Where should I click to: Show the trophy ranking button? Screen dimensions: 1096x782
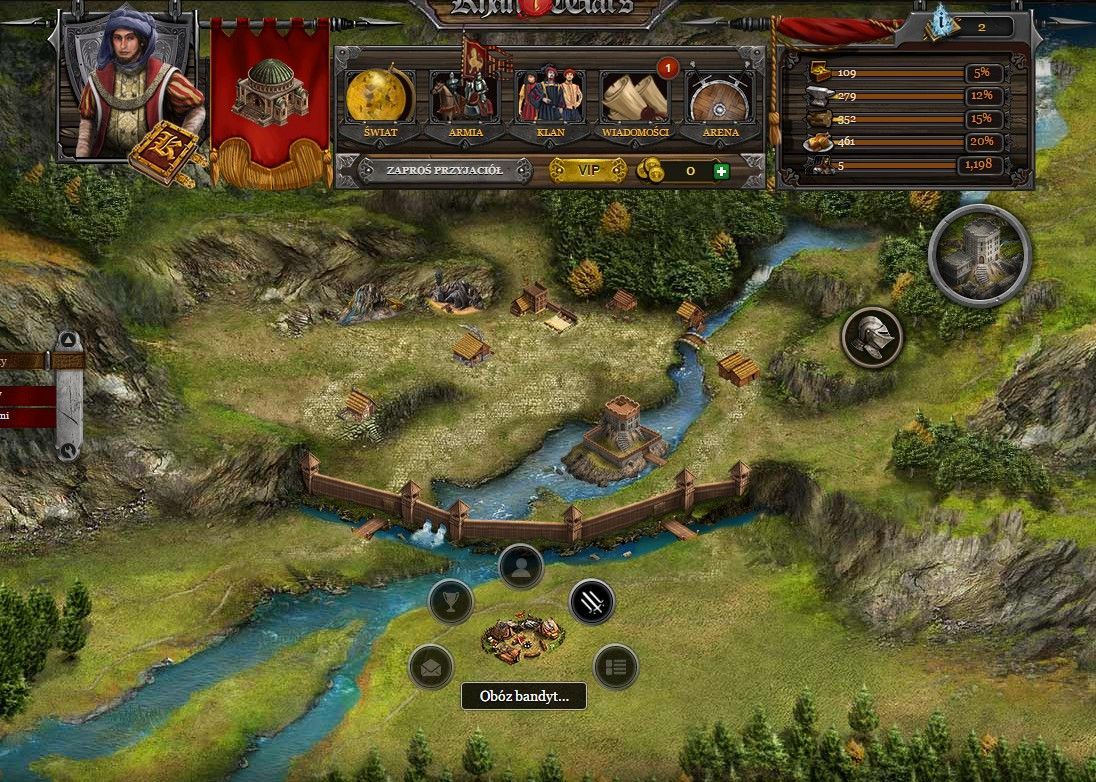point(450,602)
